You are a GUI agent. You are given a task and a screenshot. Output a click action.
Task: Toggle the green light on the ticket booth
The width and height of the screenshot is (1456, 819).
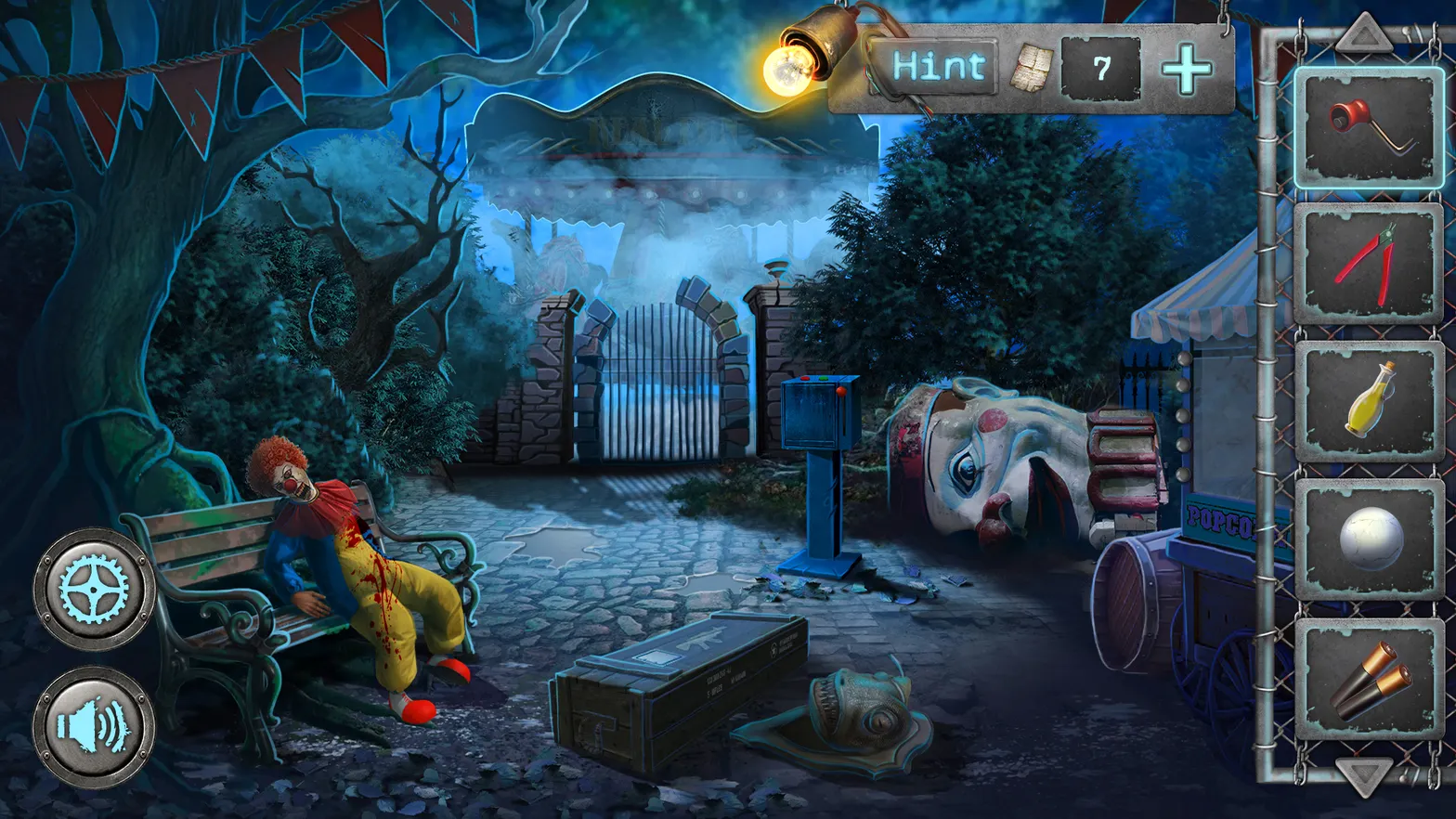pyautogui.click(x=823, y=378)
